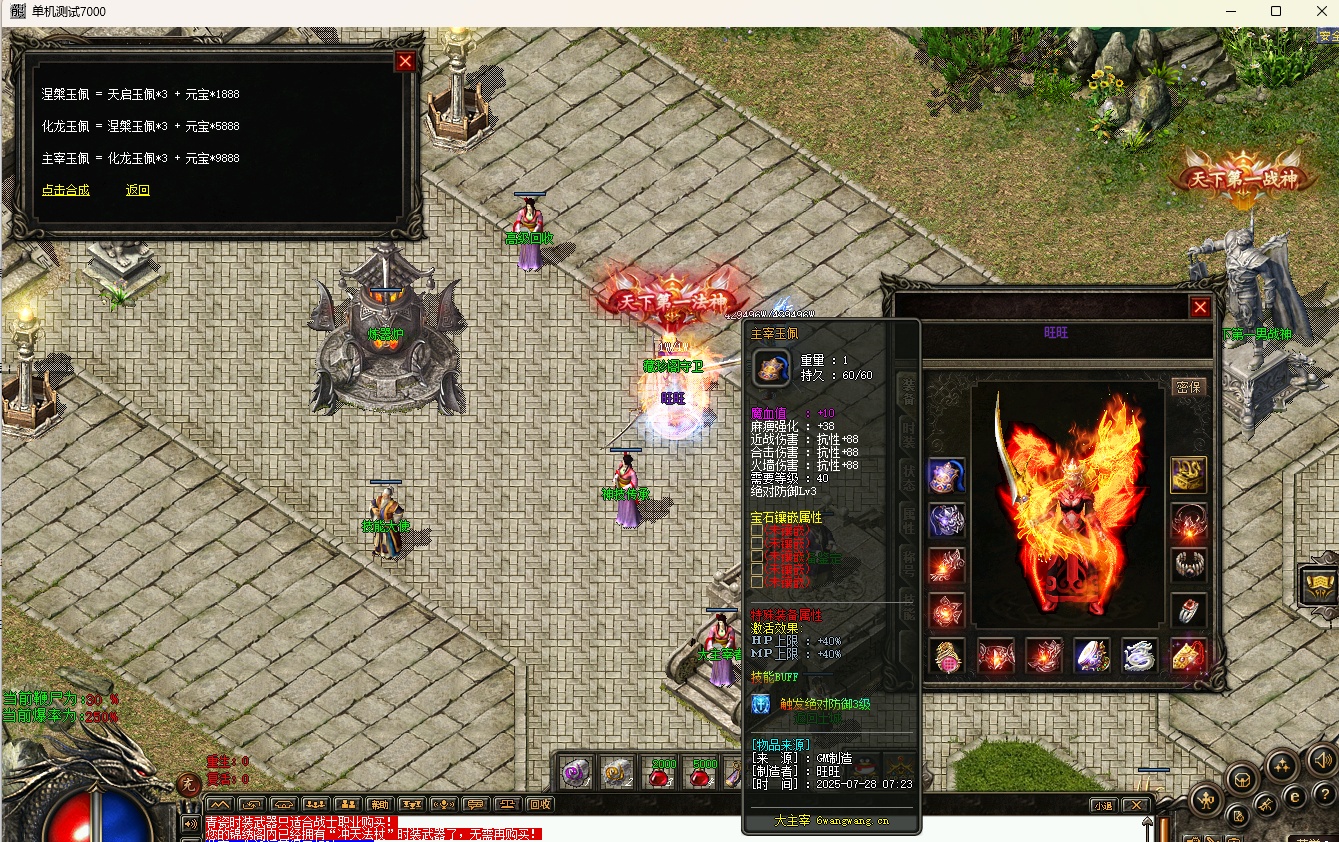Viewport: 1339px width, 842px height.
Task: Click the 小退 logout button
Action: tap(1103, 805)
